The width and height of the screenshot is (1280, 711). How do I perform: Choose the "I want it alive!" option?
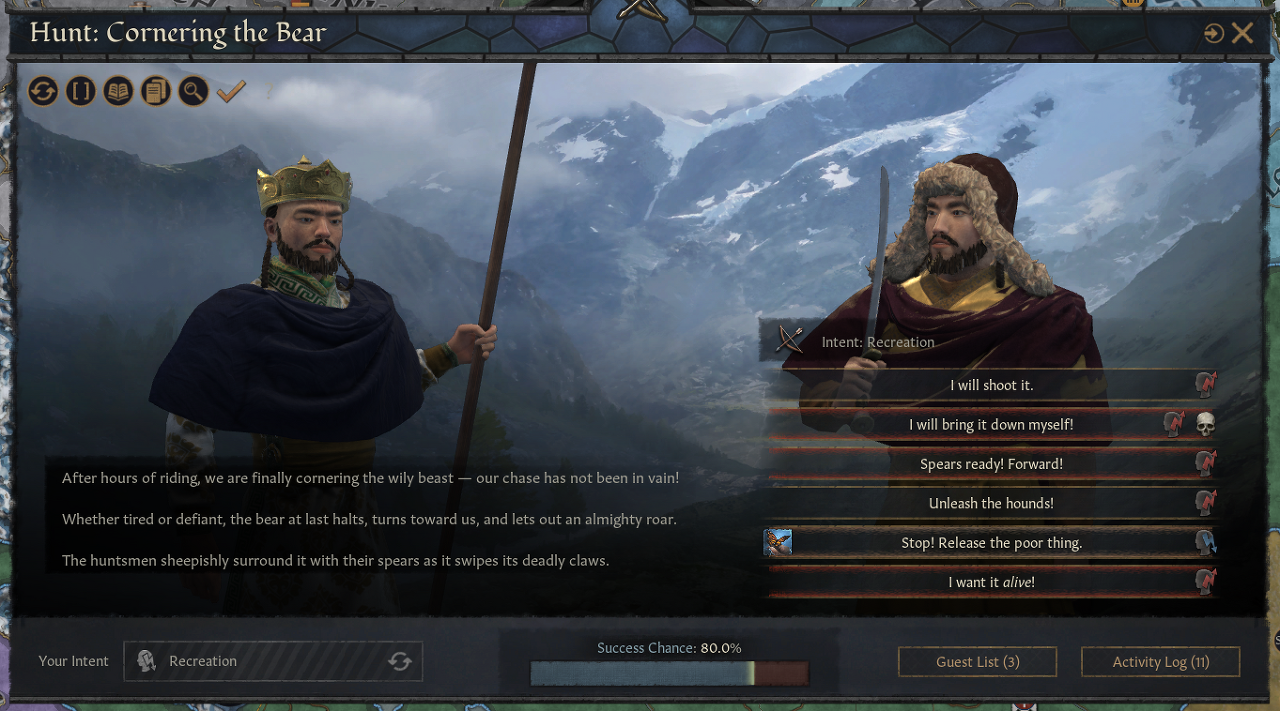coord(990,582)
